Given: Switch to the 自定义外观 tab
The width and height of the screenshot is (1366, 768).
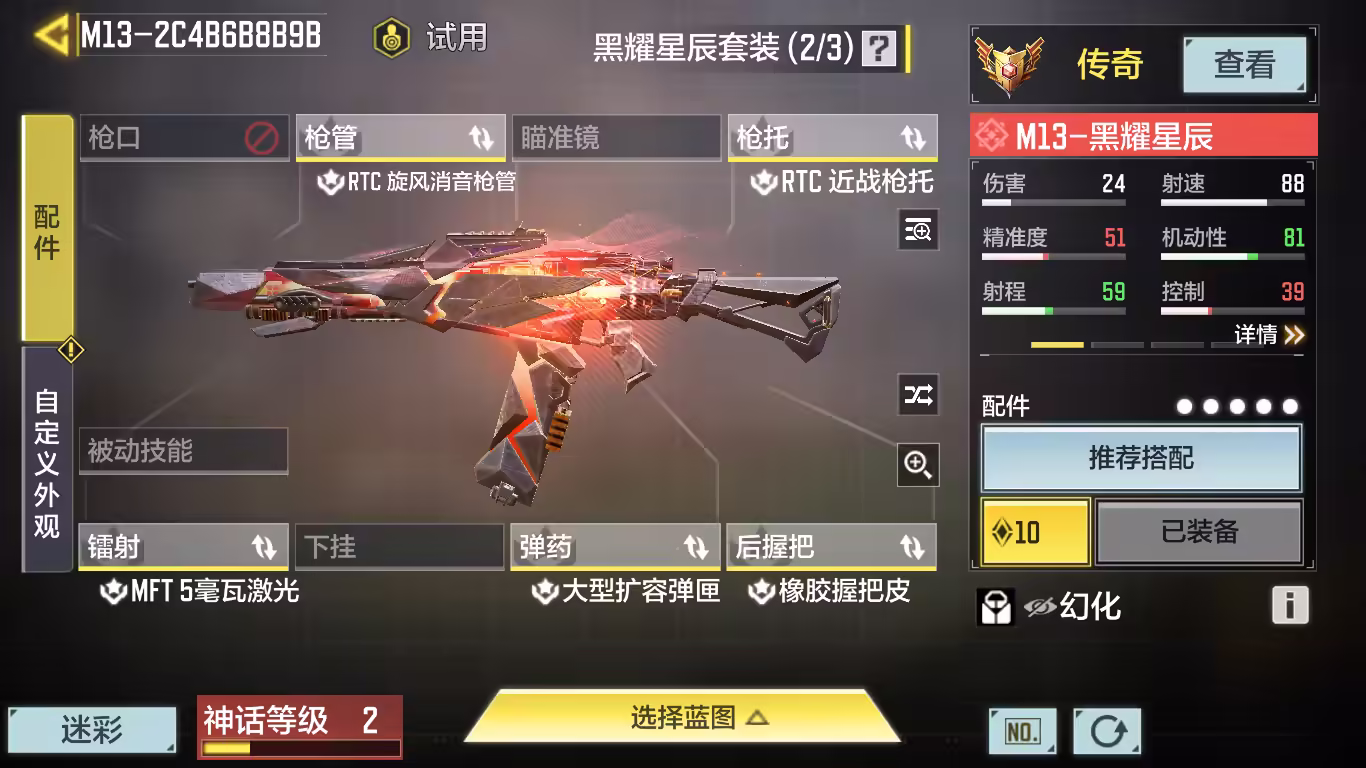Looking at the screenshot, I should coord(47,460).
